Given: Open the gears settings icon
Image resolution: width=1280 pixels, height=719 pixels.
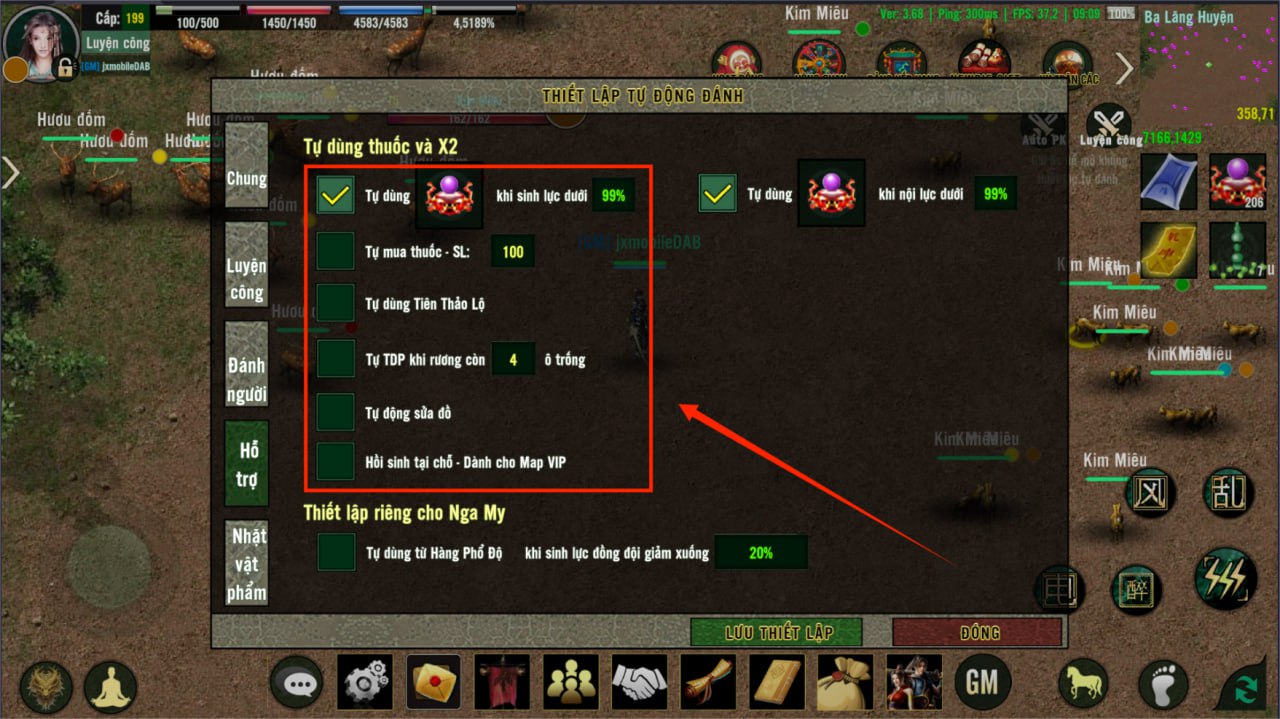Looking at the screenshot, I should [x=366, y=683].
